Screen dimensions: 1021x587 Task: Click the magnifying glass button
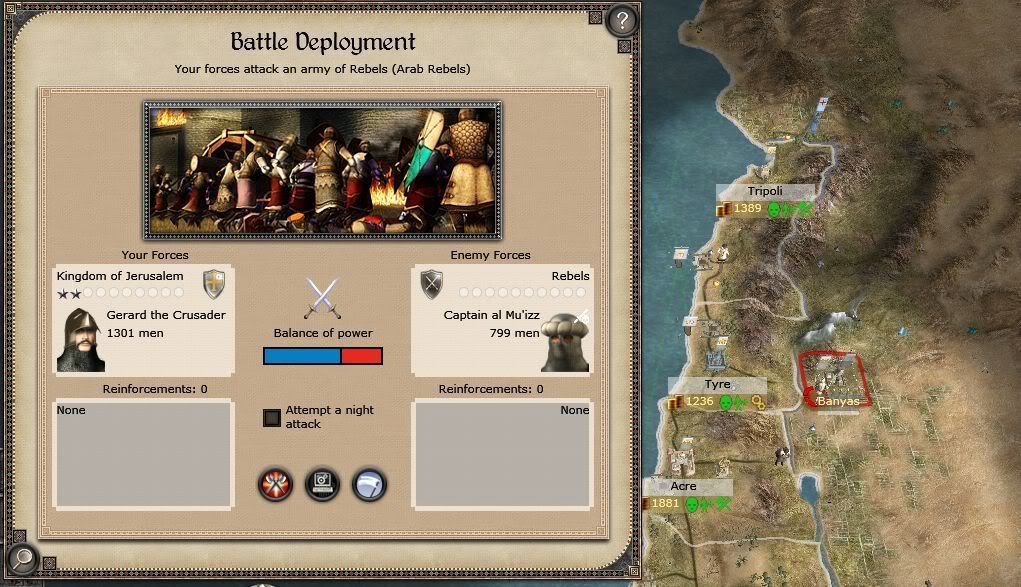[21, 559]
